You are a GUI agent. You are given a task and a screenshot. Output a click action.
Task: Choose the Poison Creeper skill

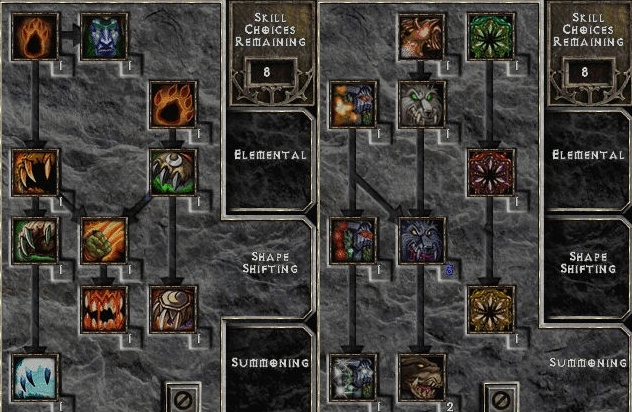(490, 38)
